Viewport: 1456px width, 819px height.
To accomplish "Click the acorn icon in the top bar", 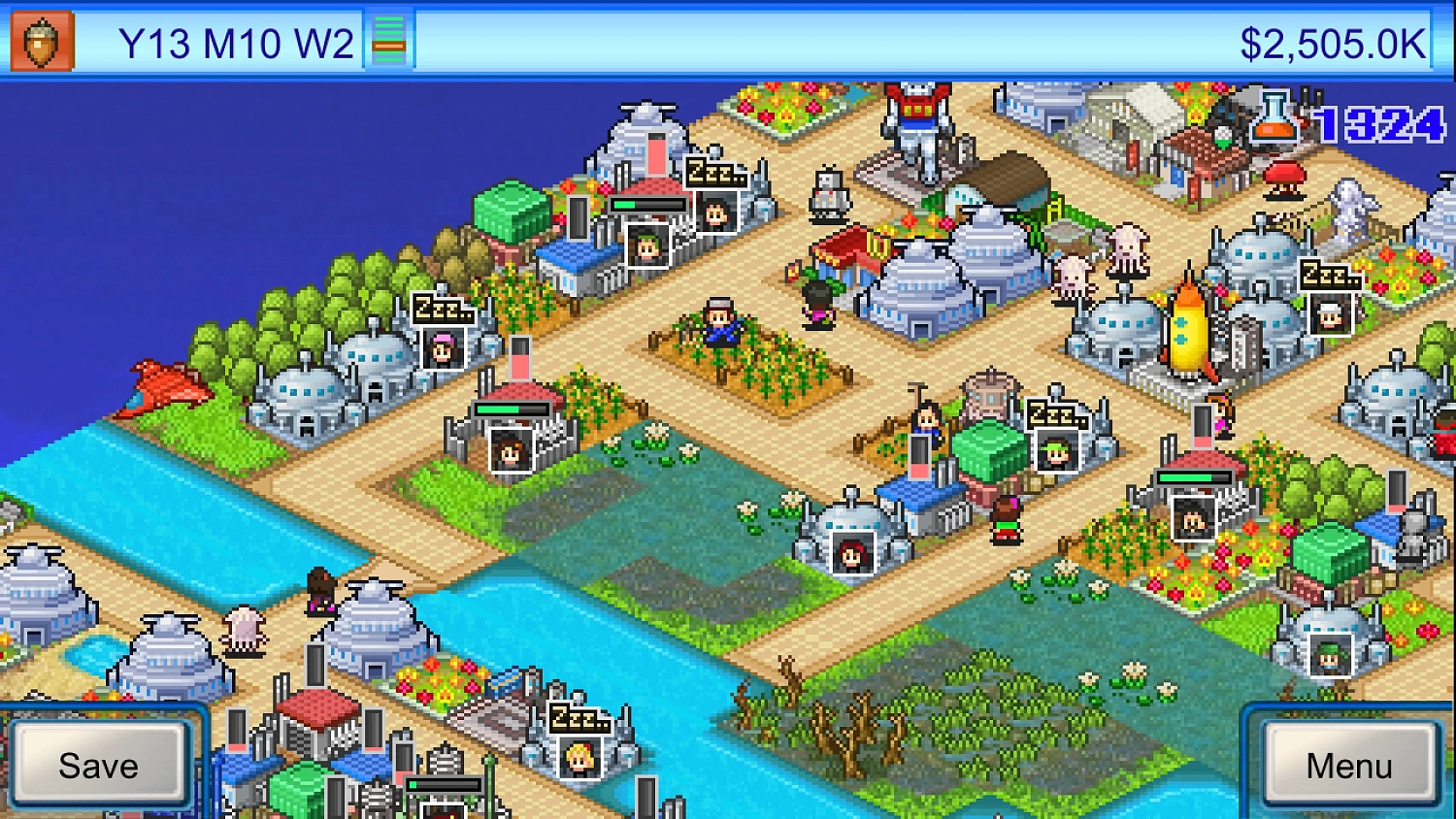I will (x=42, y=41).
